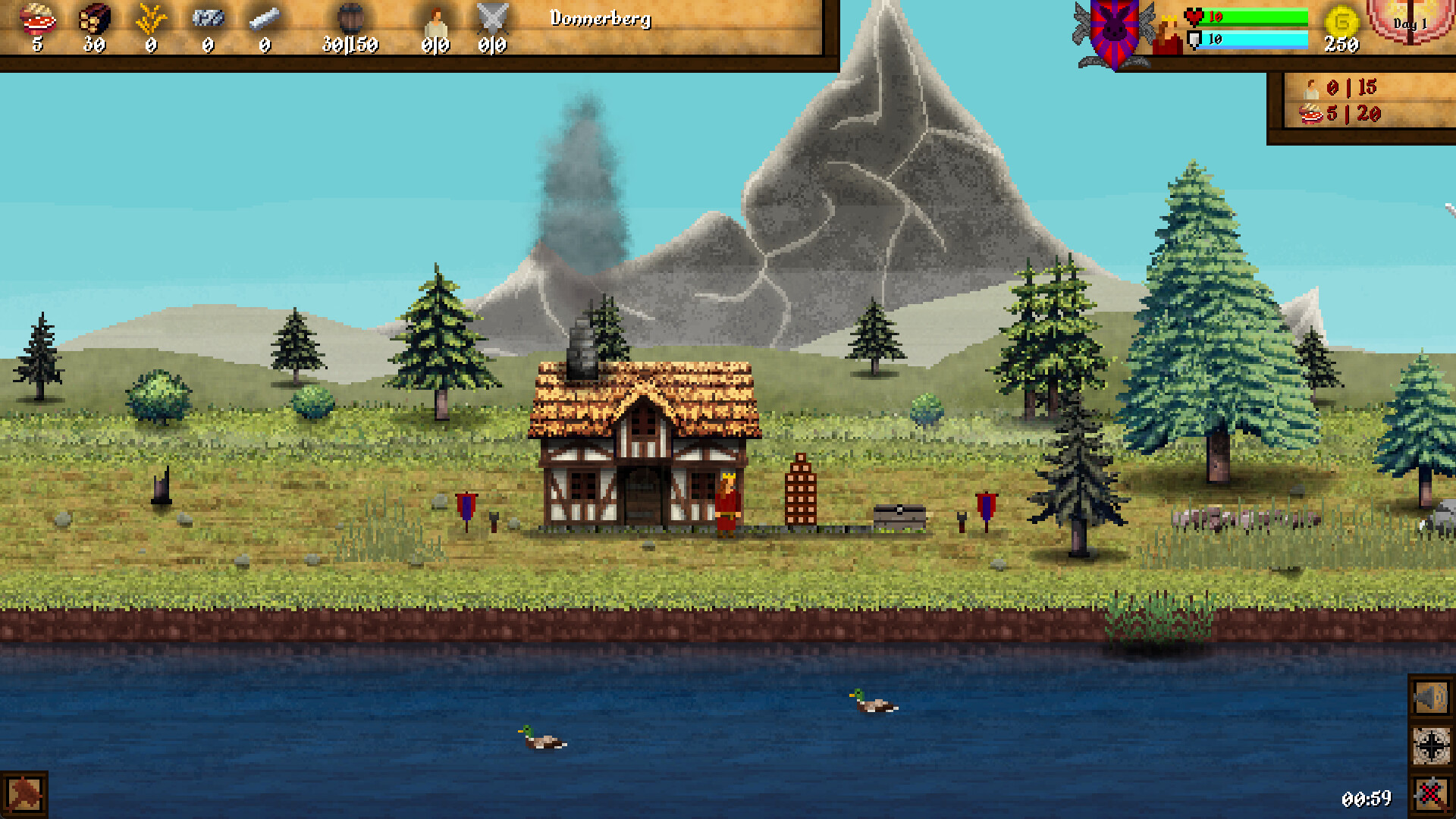This screenshot has width=1456, height=819.
Task: Select the storage barrel icon
Action: [x=350, y=17]
